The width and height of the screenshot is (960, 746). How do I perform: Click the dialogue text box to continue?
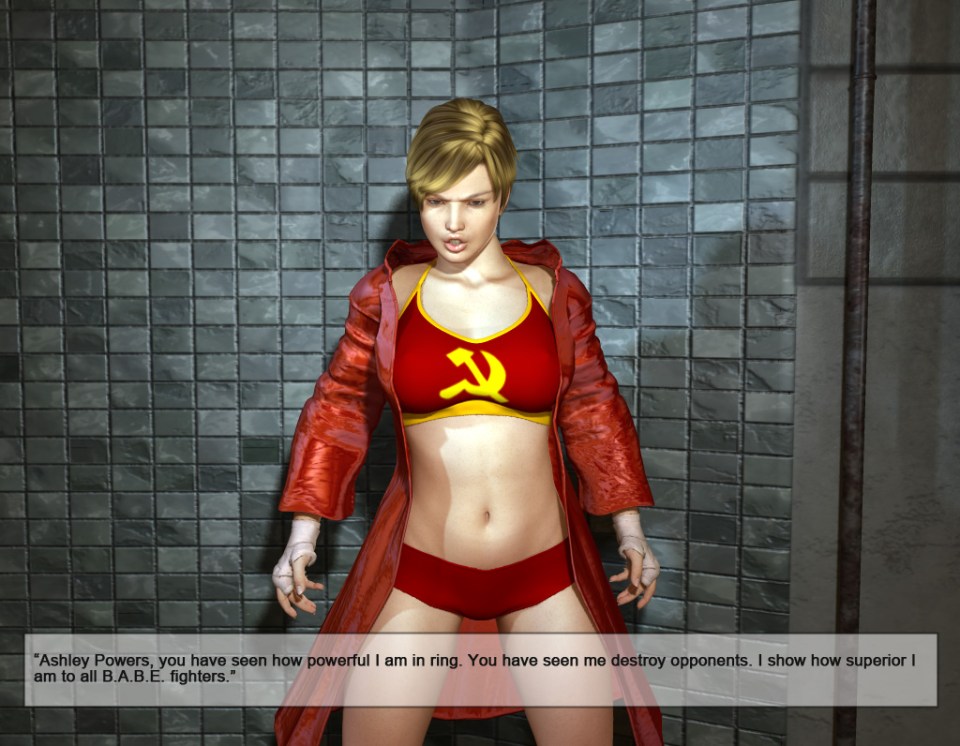point(480,669)
